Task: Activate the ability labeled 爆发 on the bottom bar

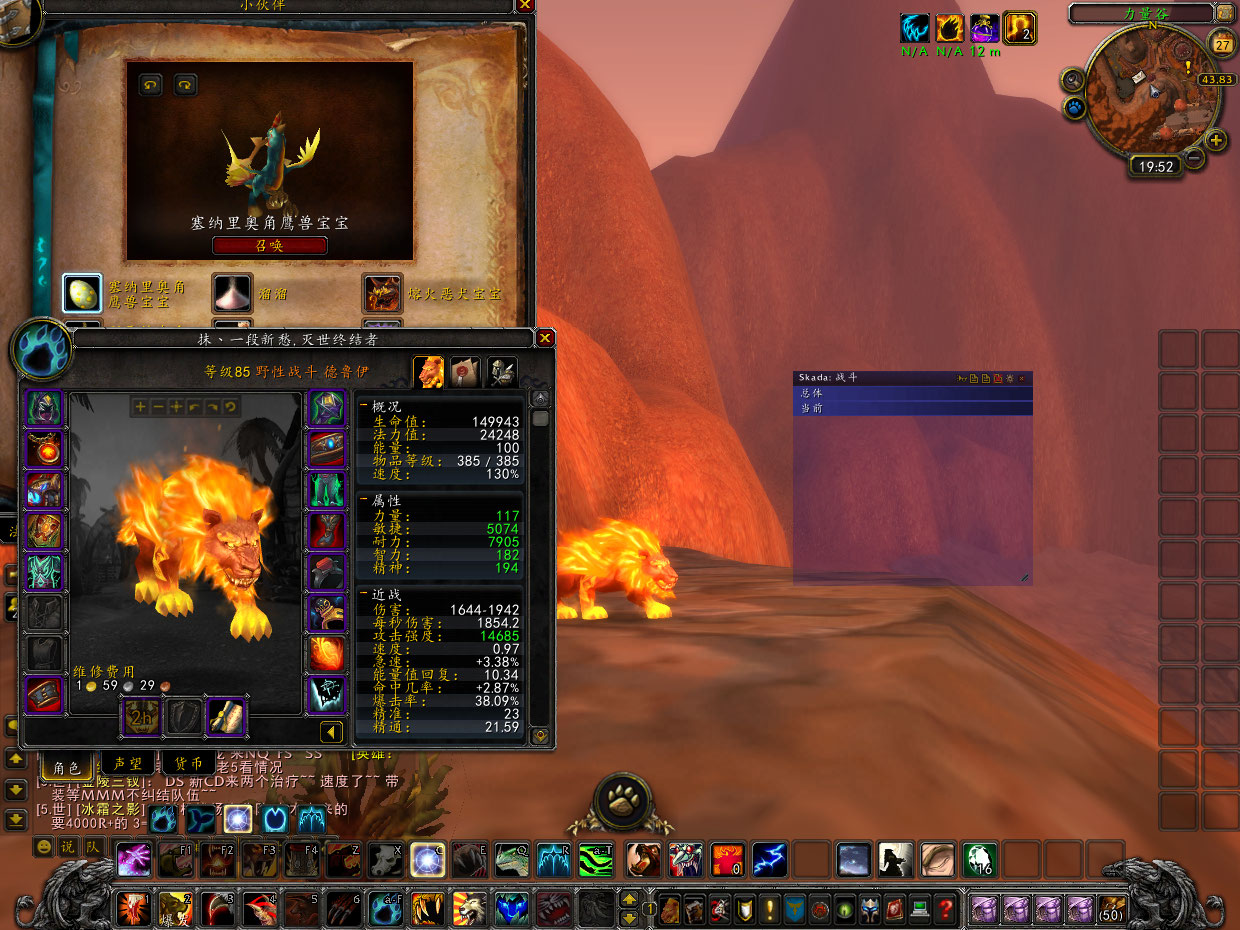Action: point(175,908)
